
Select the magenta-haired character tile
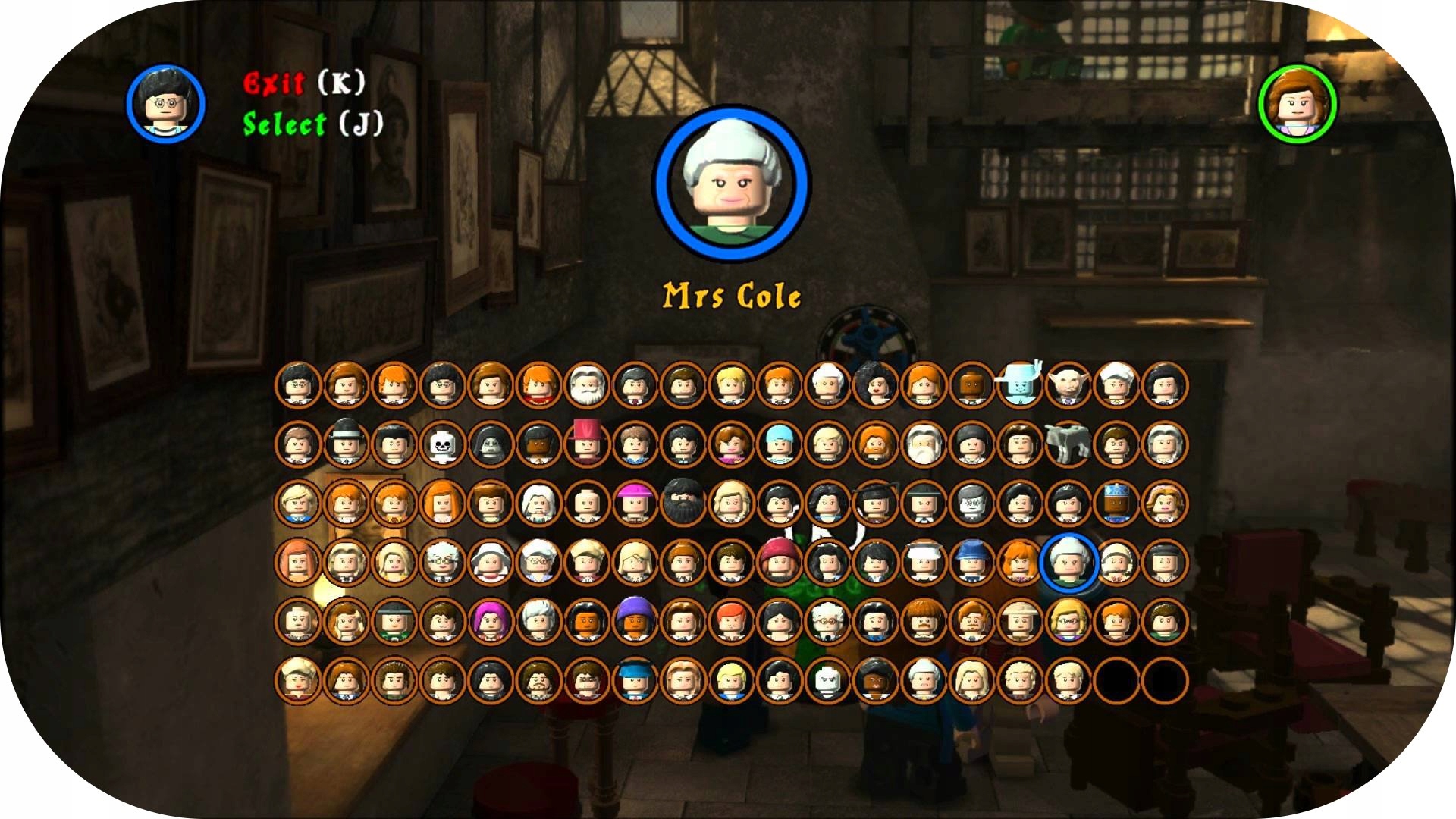tap(490, 621)
